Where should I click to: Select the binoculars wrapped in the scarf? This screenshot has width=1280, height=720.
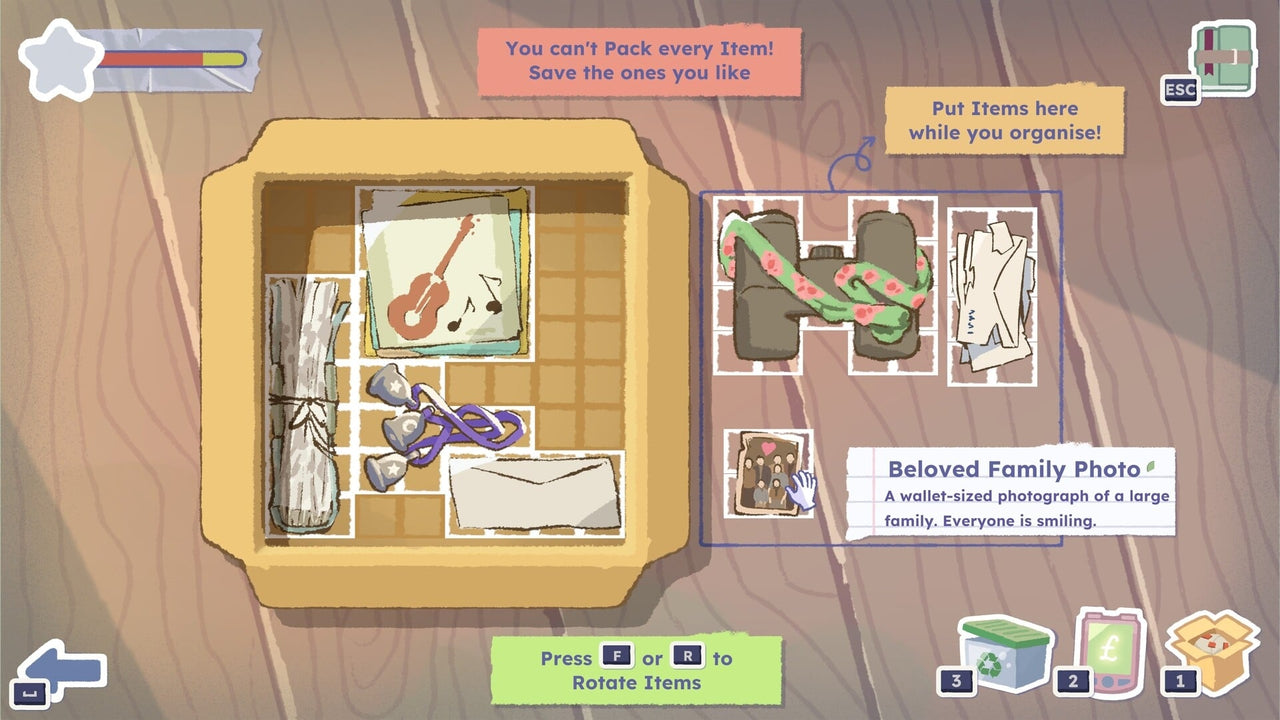click(822, 285)
